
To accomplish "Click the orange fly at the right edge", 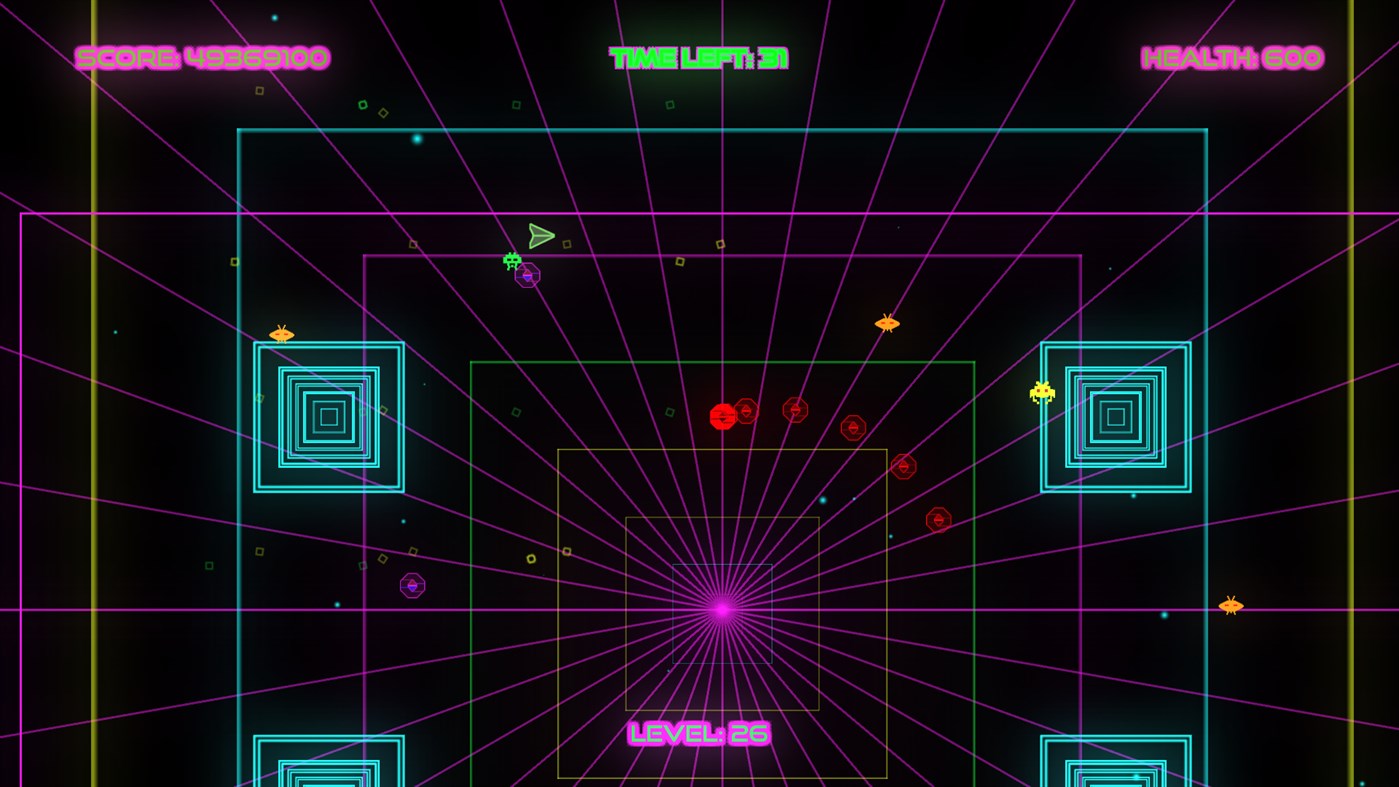I will pyautogui.click(x=1231, y=605).
